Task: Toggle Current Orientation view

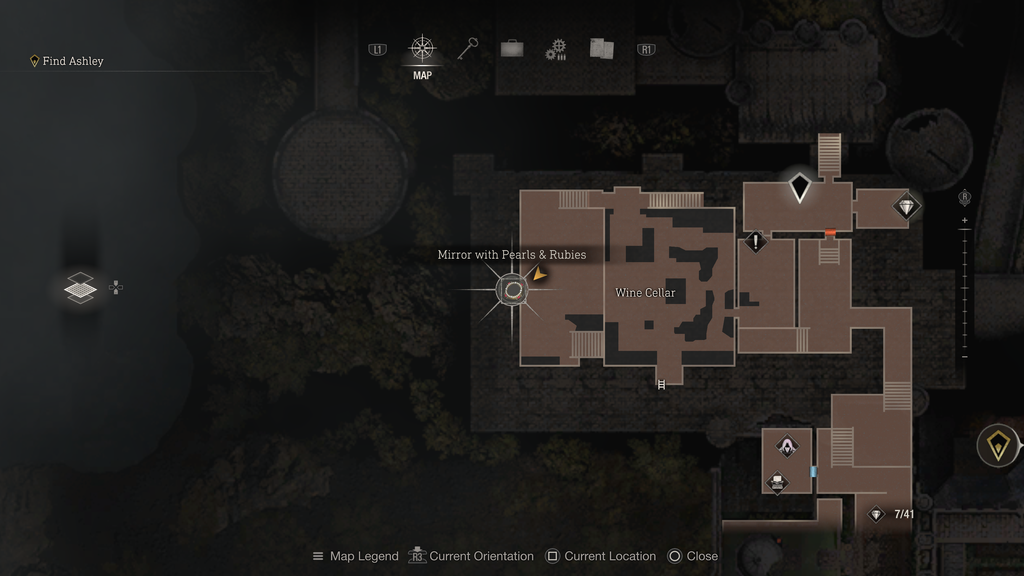Action: tap(471, 556)
